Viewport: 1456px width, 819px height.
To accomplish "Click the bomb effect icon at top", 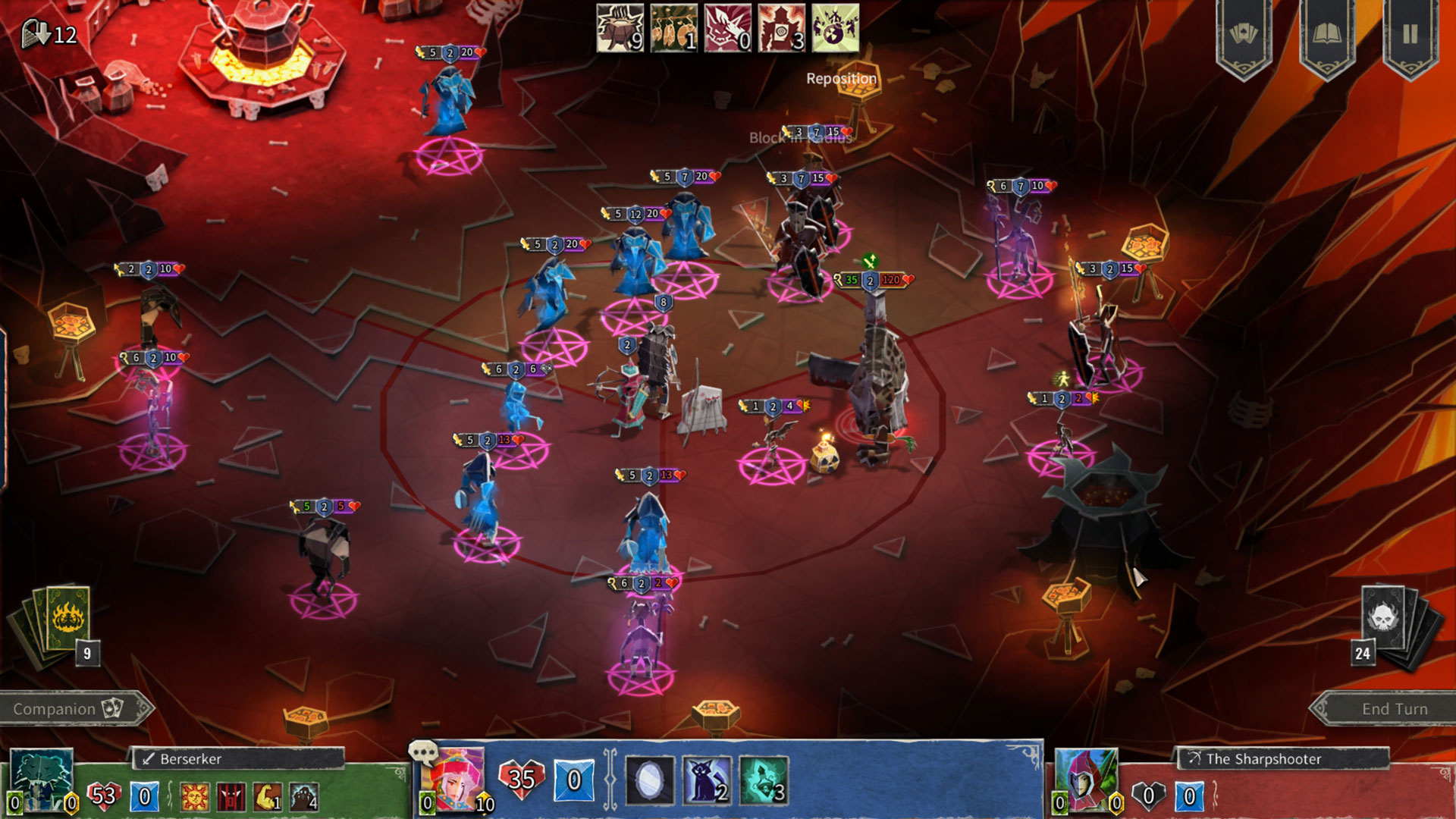I will coord(835,28).
